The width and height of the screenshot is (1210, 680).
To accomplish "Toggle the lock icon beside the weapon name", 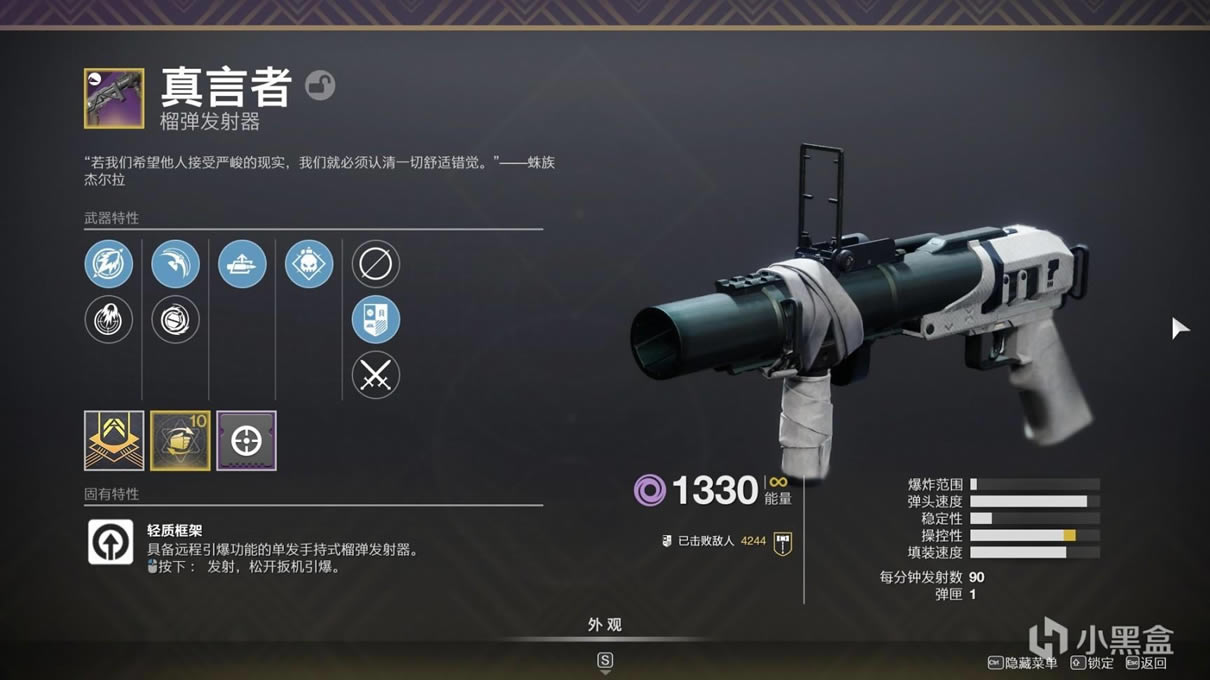I will click(320, 86).
